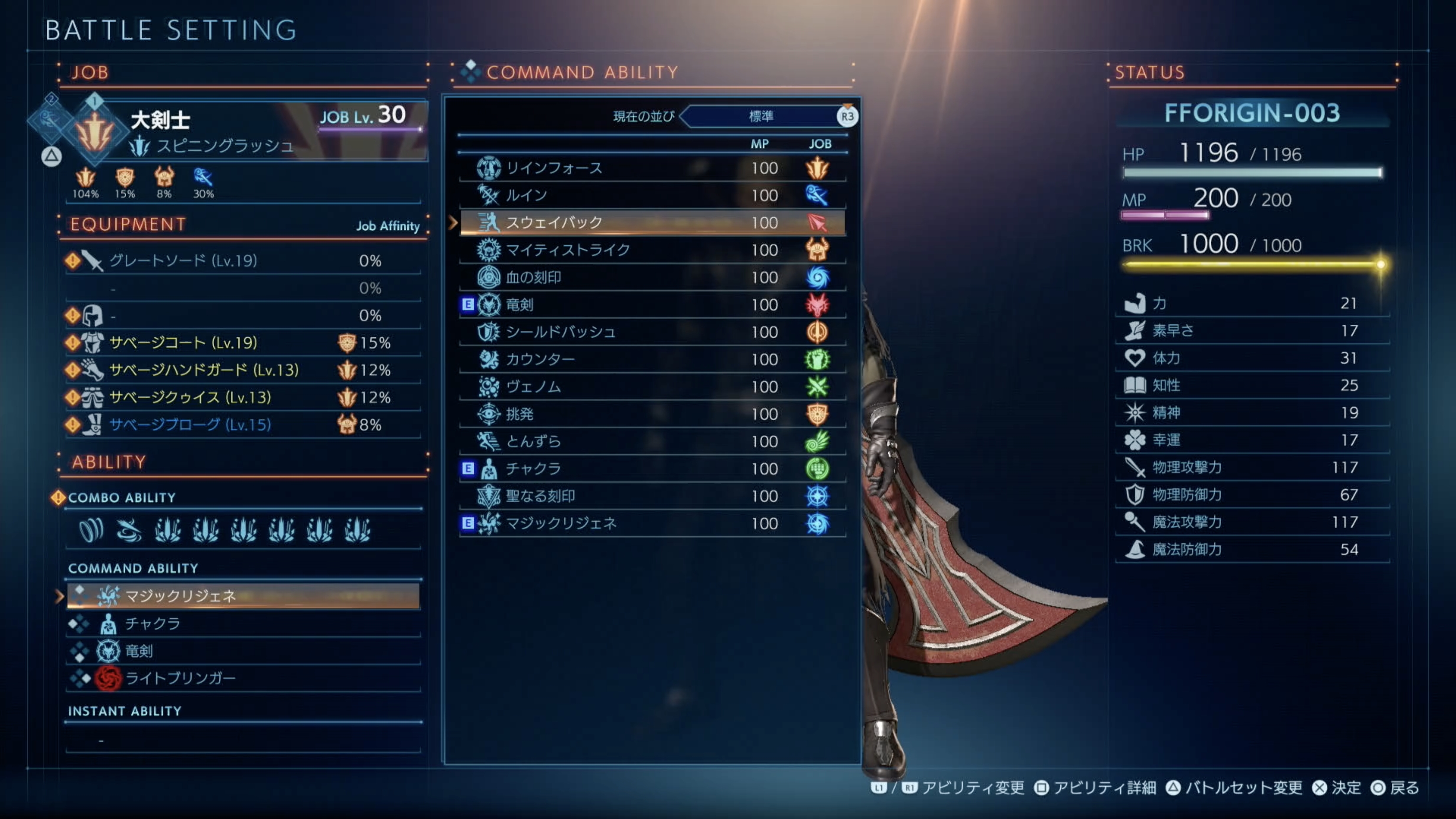Select the サベージコート armor slot
Image resolution: width=1456 pixels, height=819 pixels.
[x=243, y=343]
